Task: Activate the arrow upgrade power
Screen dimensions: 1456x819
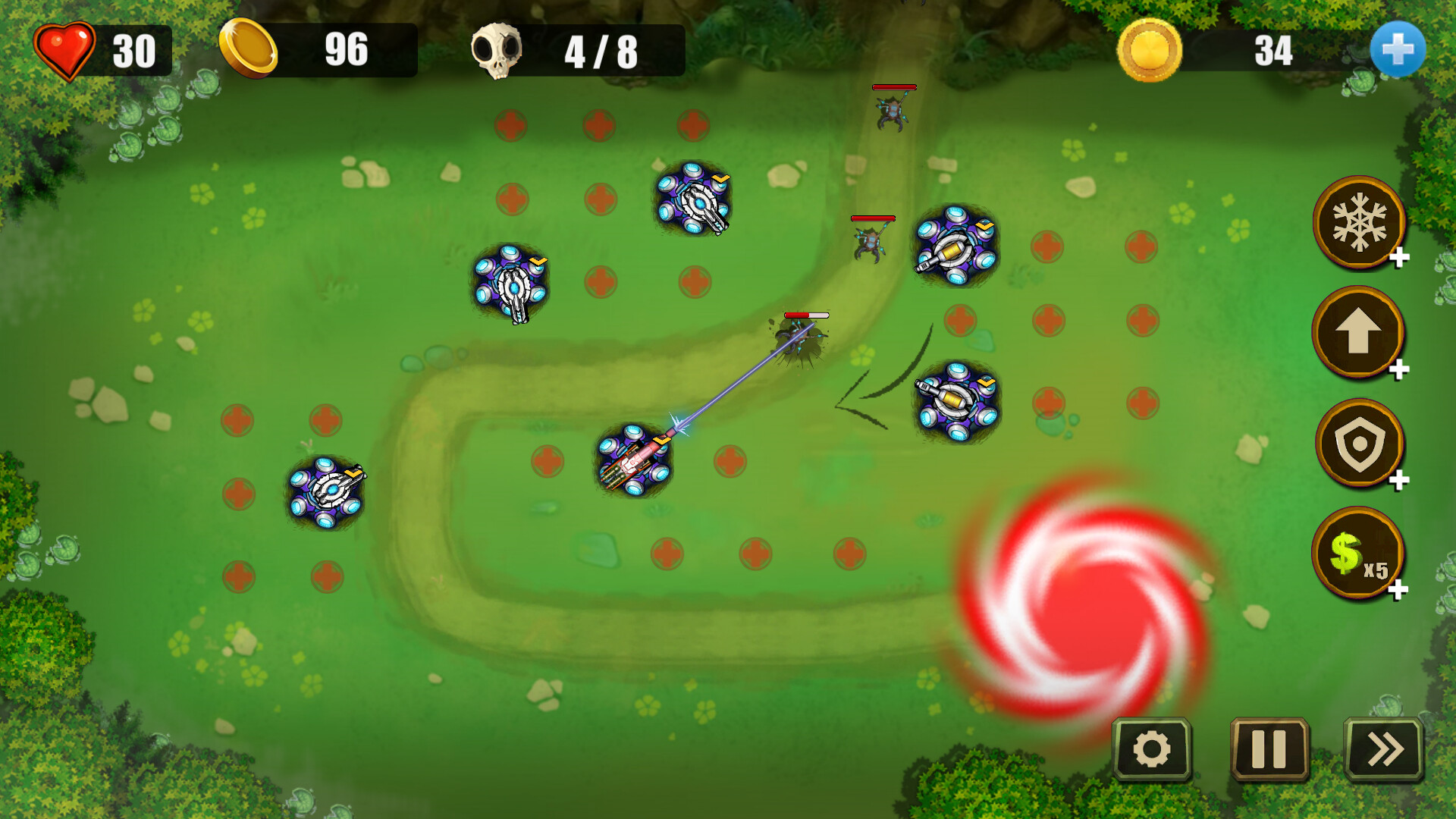Action: (1357, 334)
